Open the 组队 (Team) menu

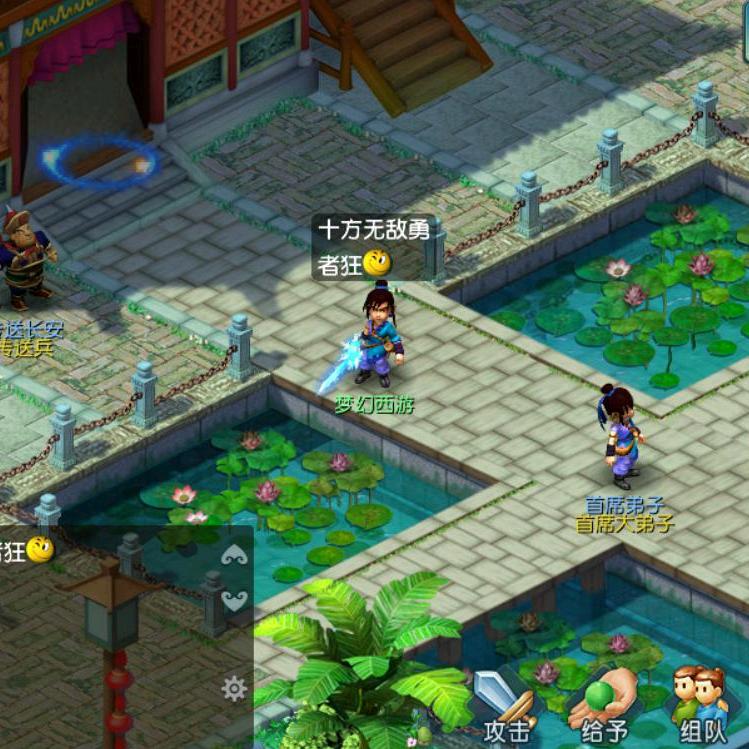(701, 706)
